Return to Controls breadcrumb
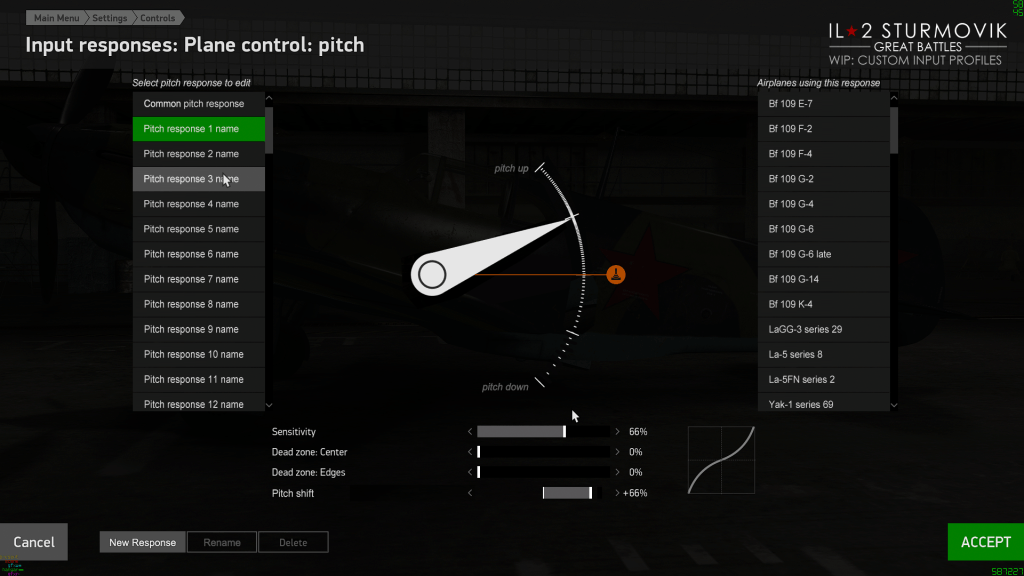The height and width of the screenshot is (576, 1024). pyautogui.click(x=157, y=18)
